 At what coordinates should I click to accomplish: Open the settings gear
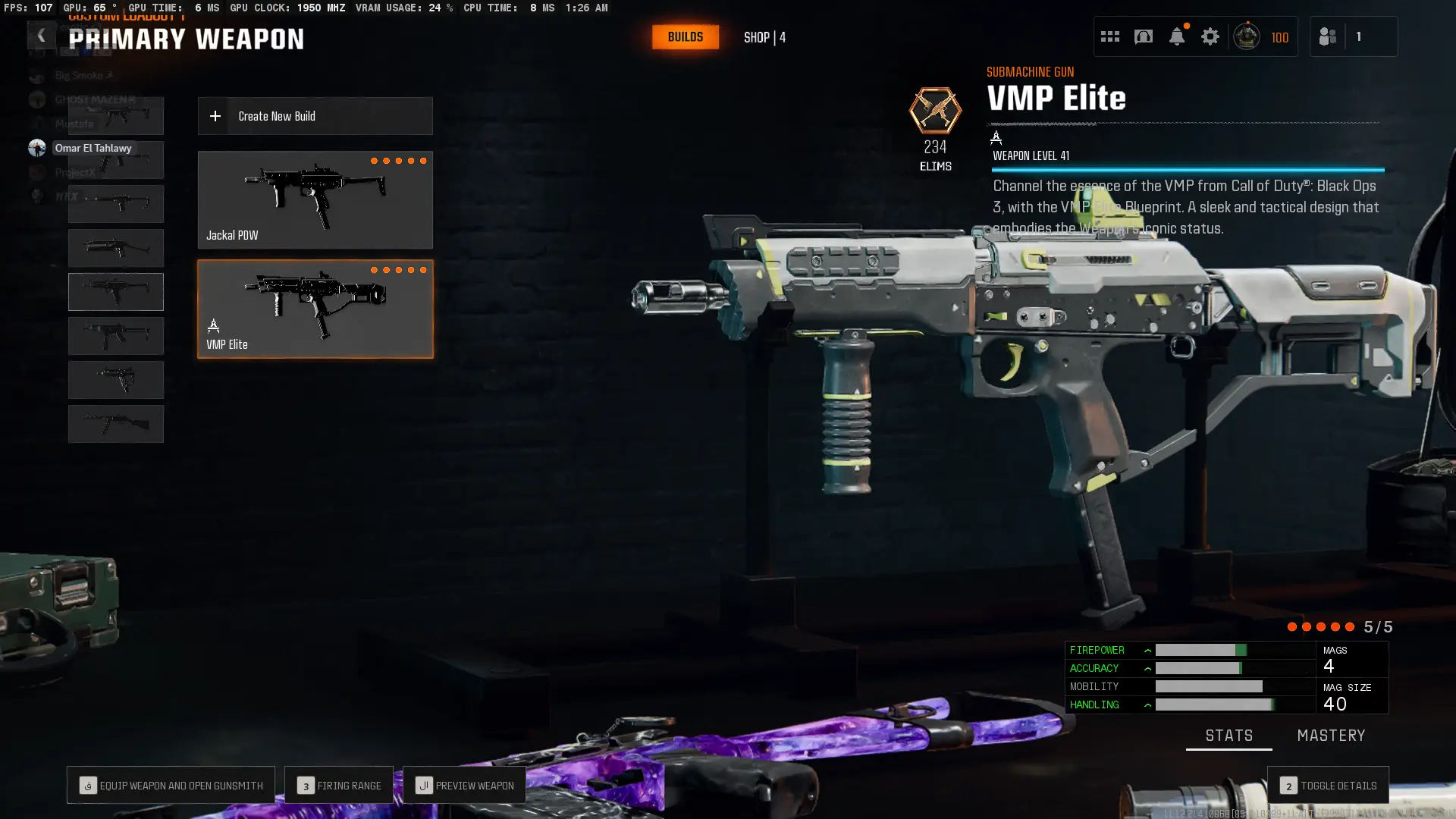coord(1210,36)
